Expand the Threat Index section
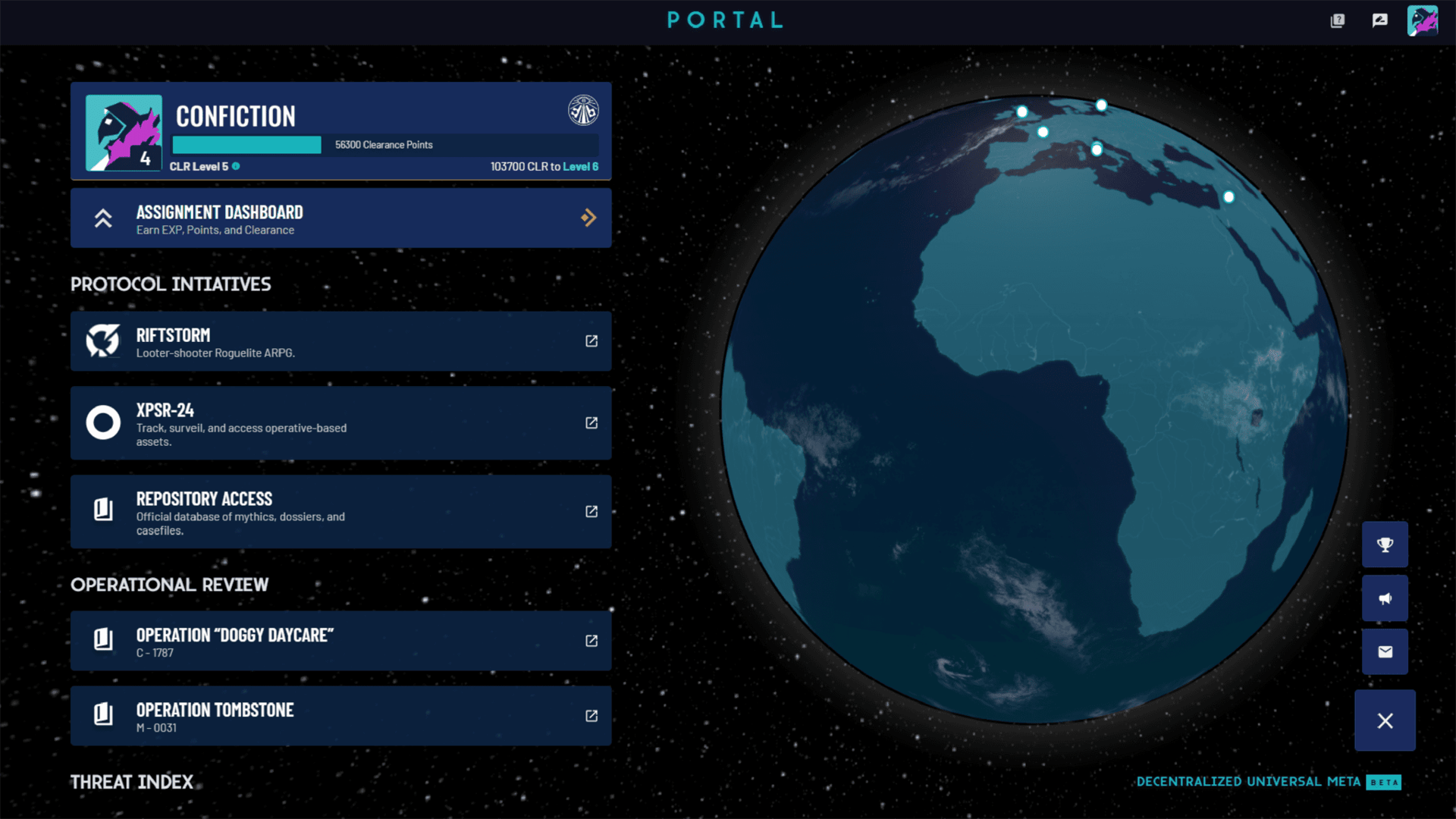Image resolution: width=1456 pixels, height=819 pixels. (131, 782)
